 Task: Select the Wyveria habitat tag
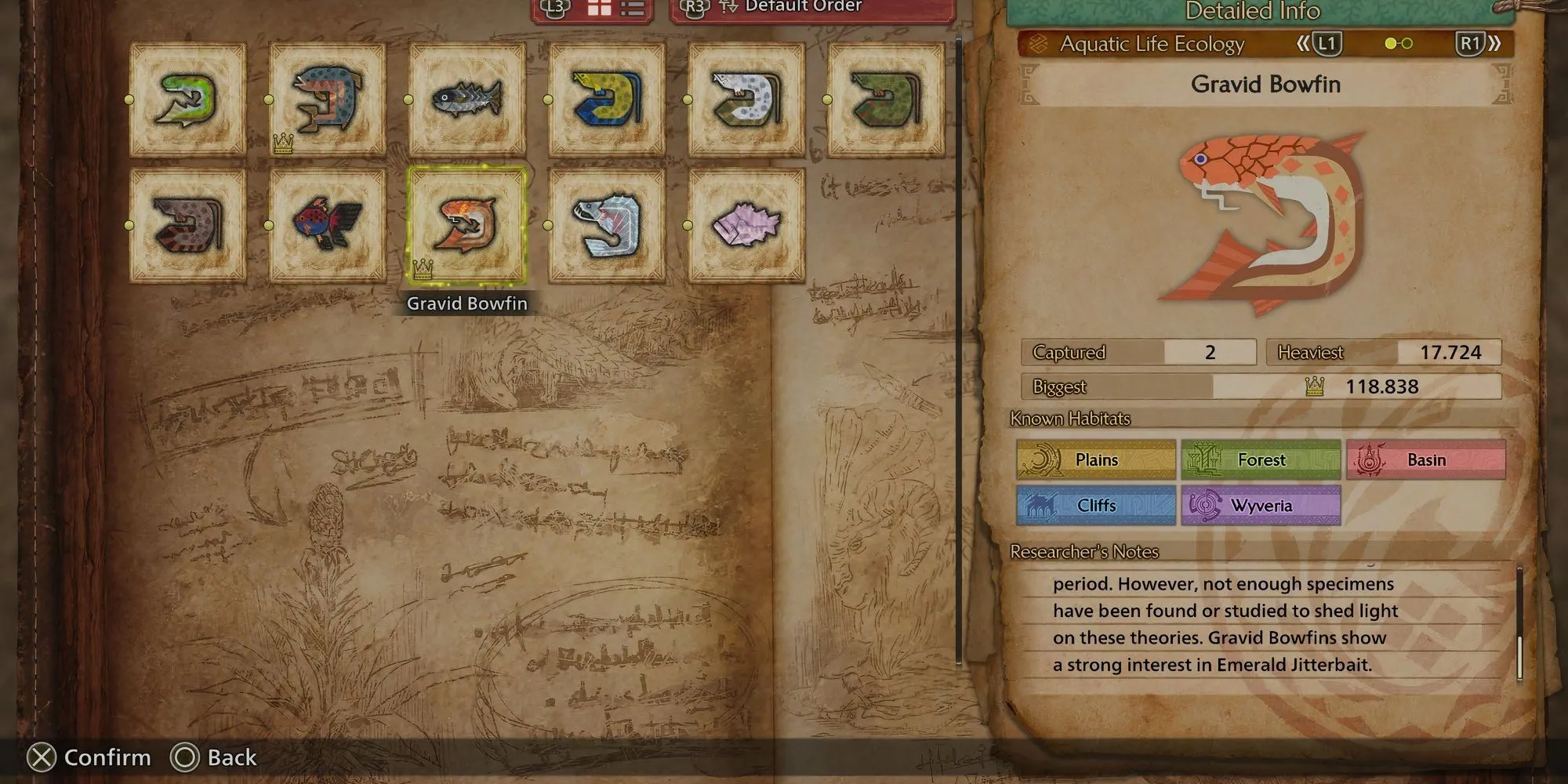pyautogui.click(x=1261, y=506)
